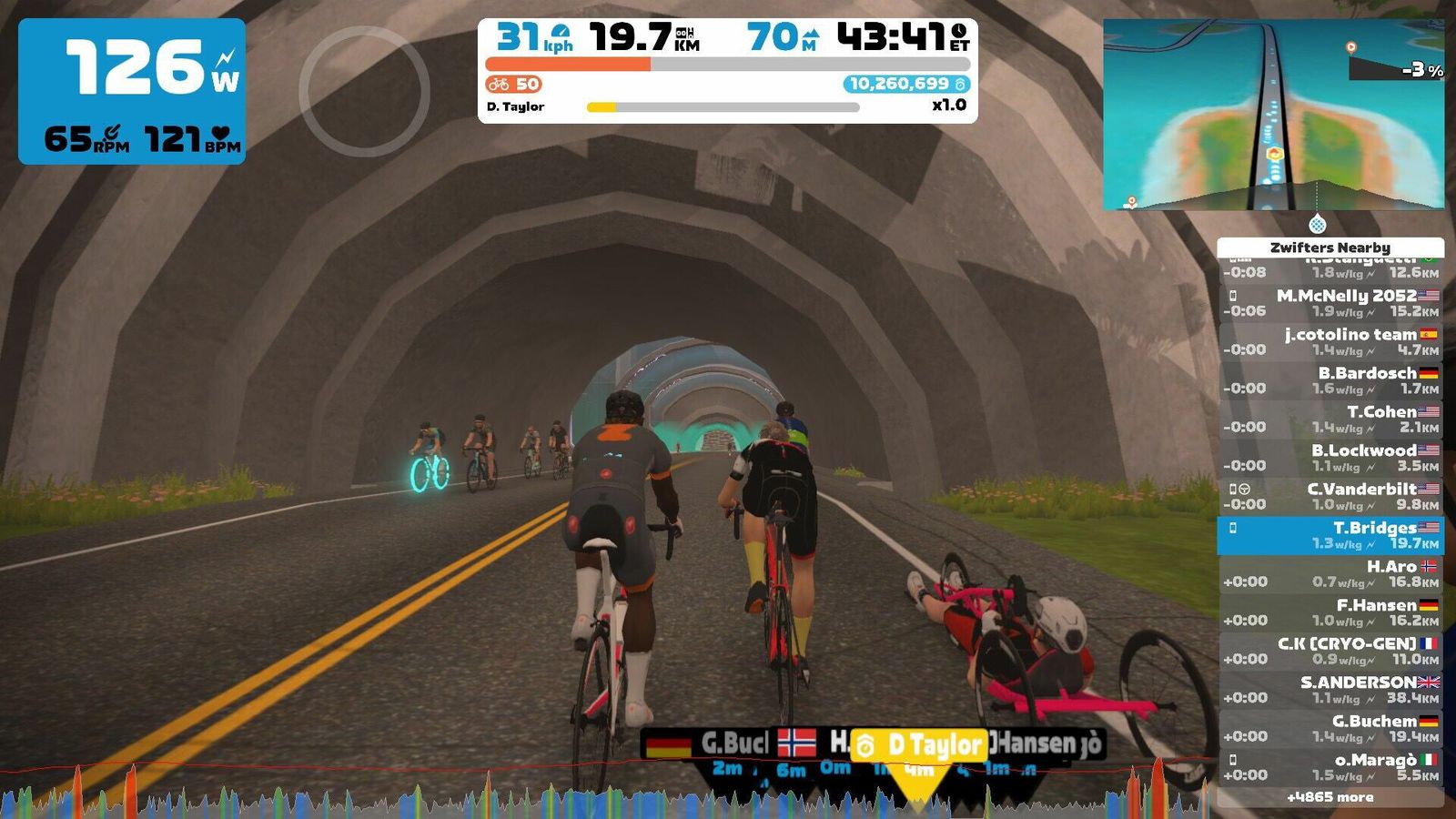View rider T.Cohen from the nearby list
Image resolution: width=1456 pixels, height=819 pixels.
[x=1330, y=419]
